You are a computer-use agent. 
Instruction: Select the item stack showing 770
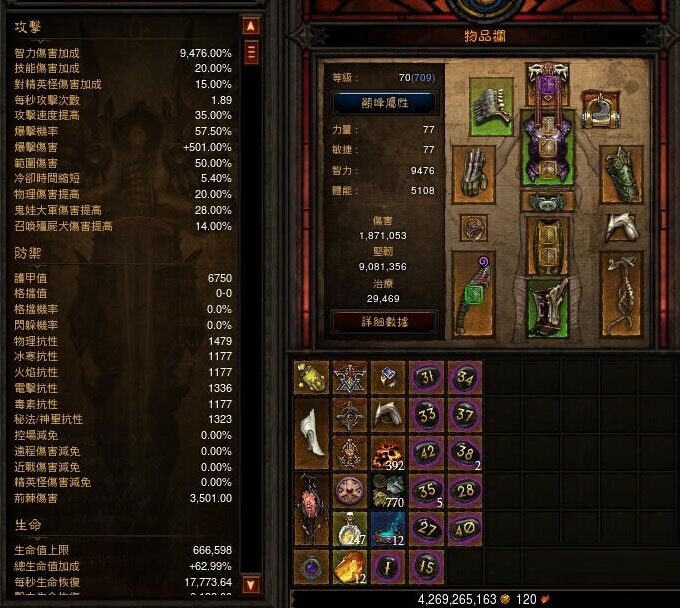pos(388,491)
